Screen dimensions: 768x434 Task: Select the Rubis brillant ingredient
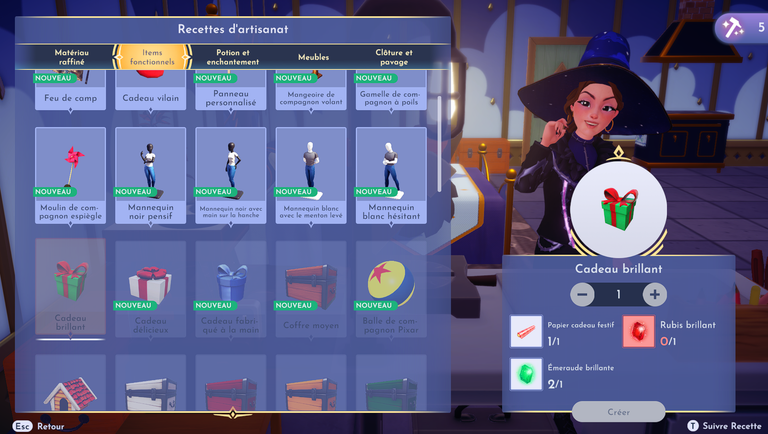click(x=640, y=331)
